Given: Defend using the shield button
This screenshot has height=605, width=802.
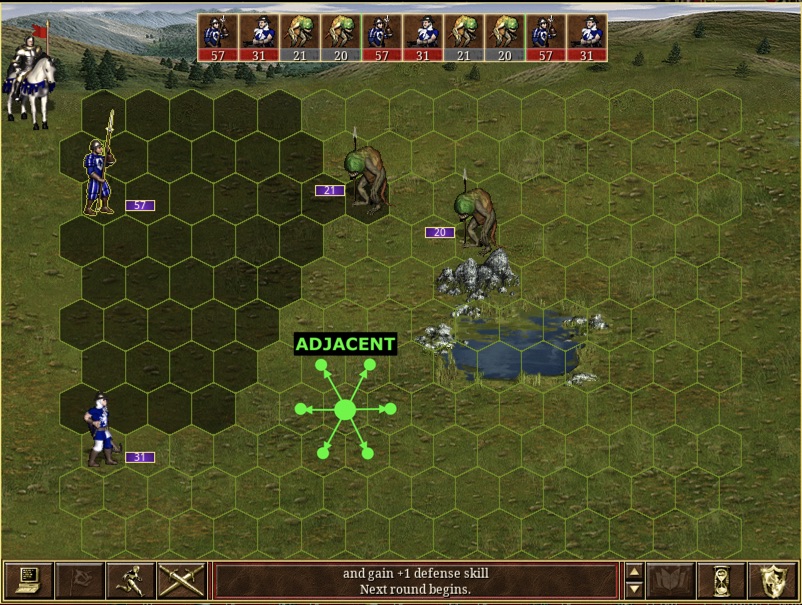Looking at the screenshot, I should pos(772,581).
